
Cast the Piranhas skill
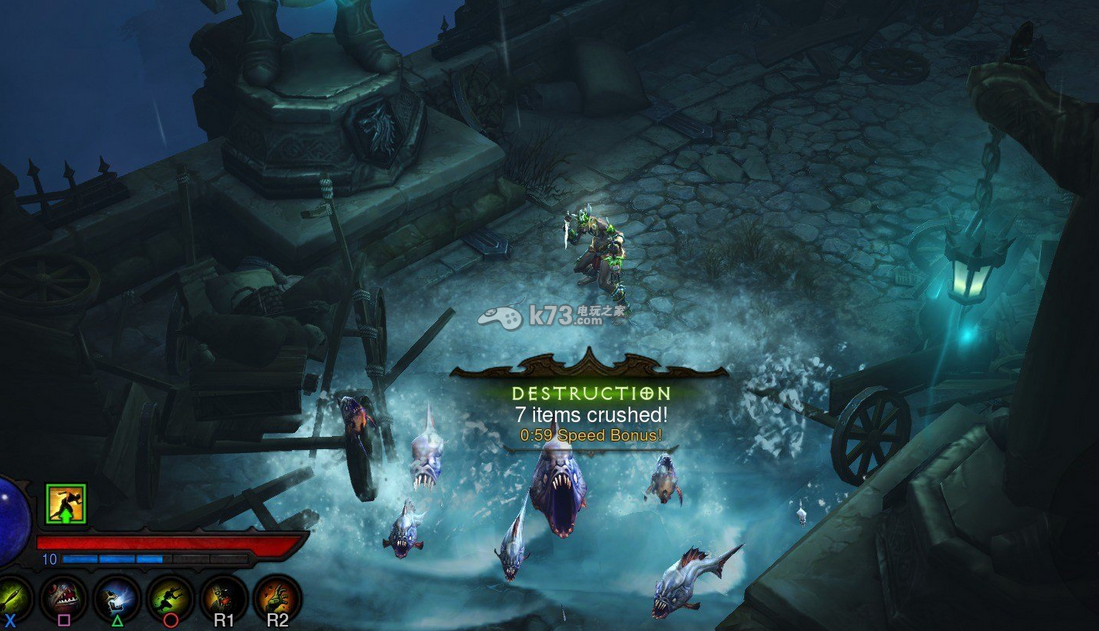64,597
